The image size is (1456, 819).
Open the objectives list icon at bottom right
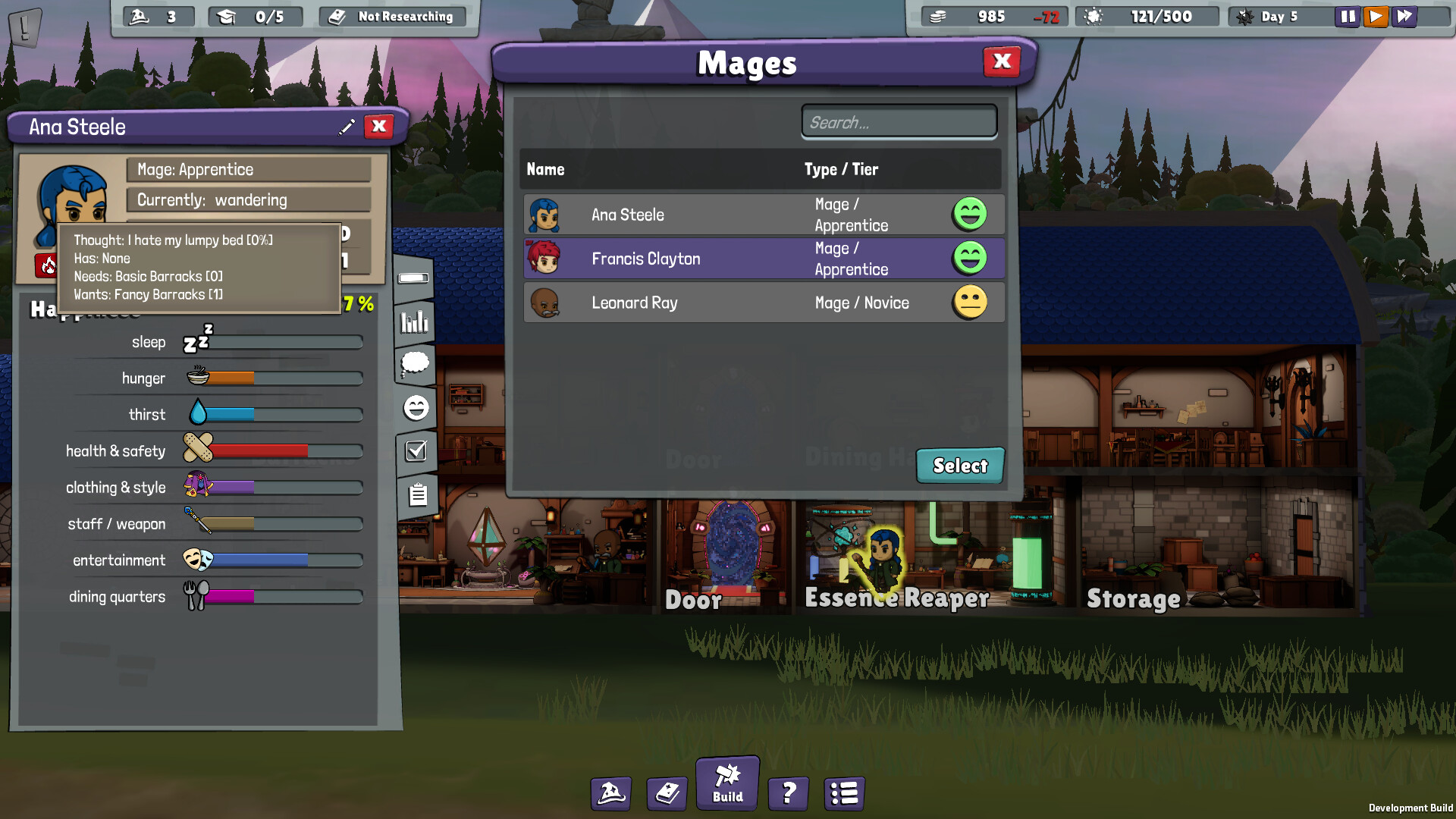(843, 793)
